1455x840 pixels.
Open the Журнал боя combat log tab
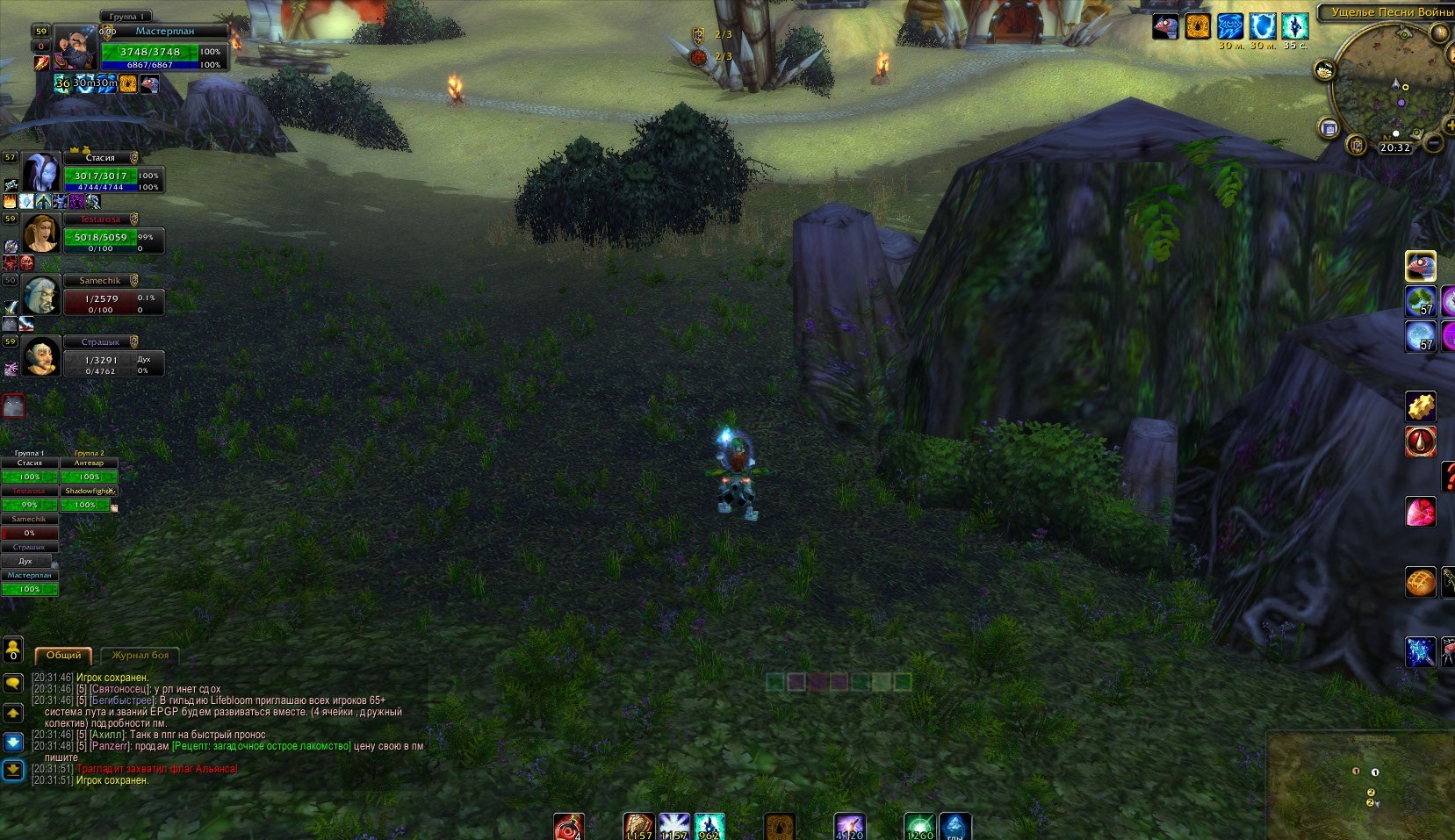(x=140, y=655)
